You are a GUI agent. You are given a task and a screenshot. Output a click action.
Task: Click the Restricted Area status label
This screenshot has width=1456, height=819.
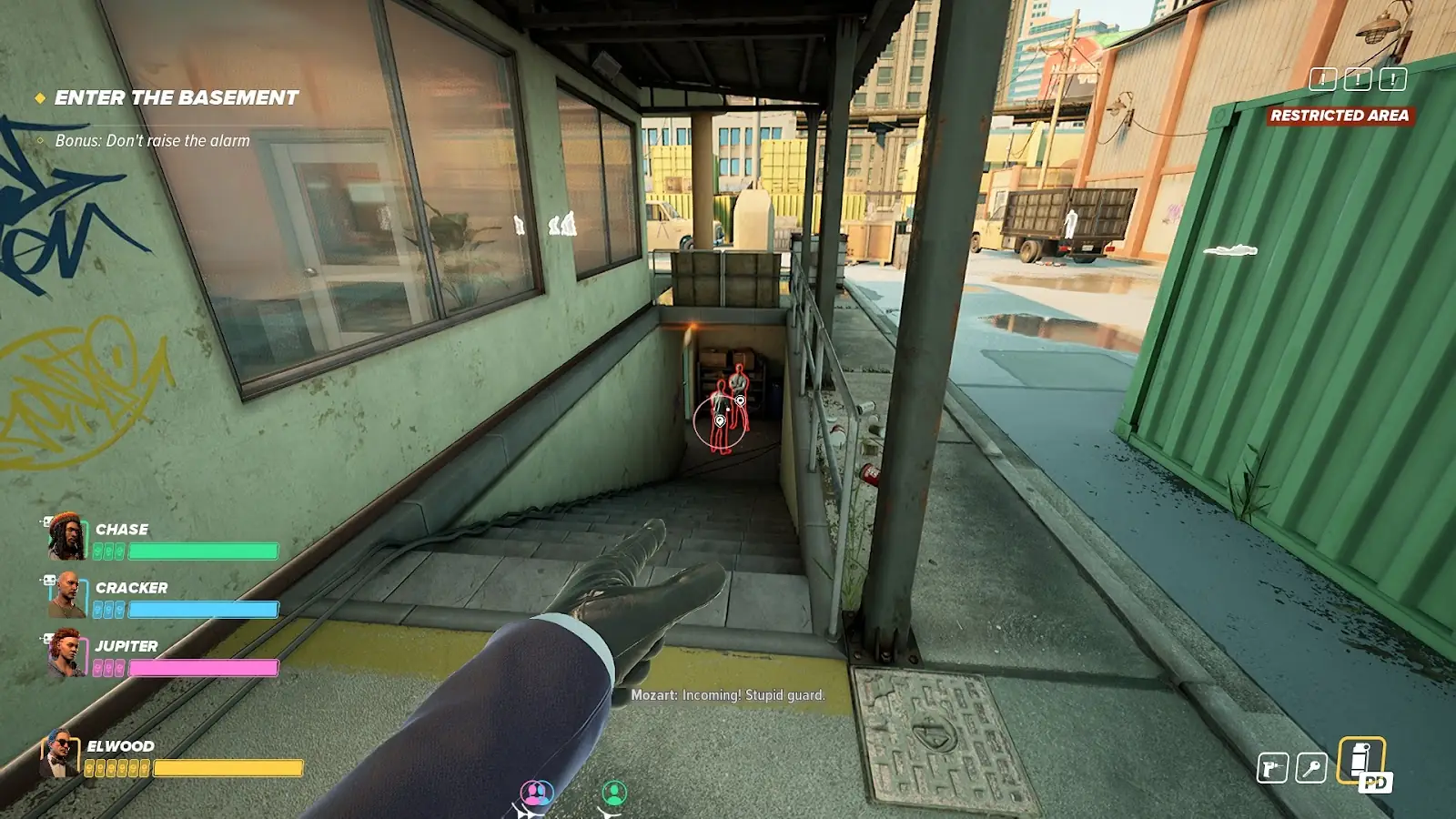(x=1340, y=116)
